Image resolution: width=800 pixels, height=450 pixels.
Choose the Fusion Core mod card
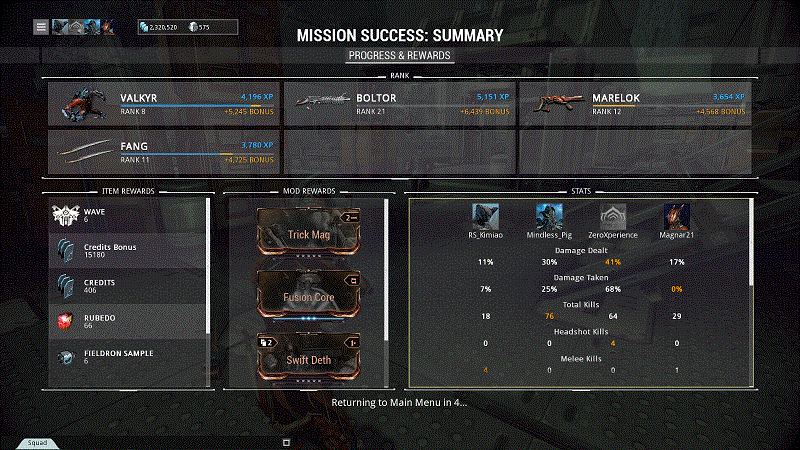[x=308, y=295]
